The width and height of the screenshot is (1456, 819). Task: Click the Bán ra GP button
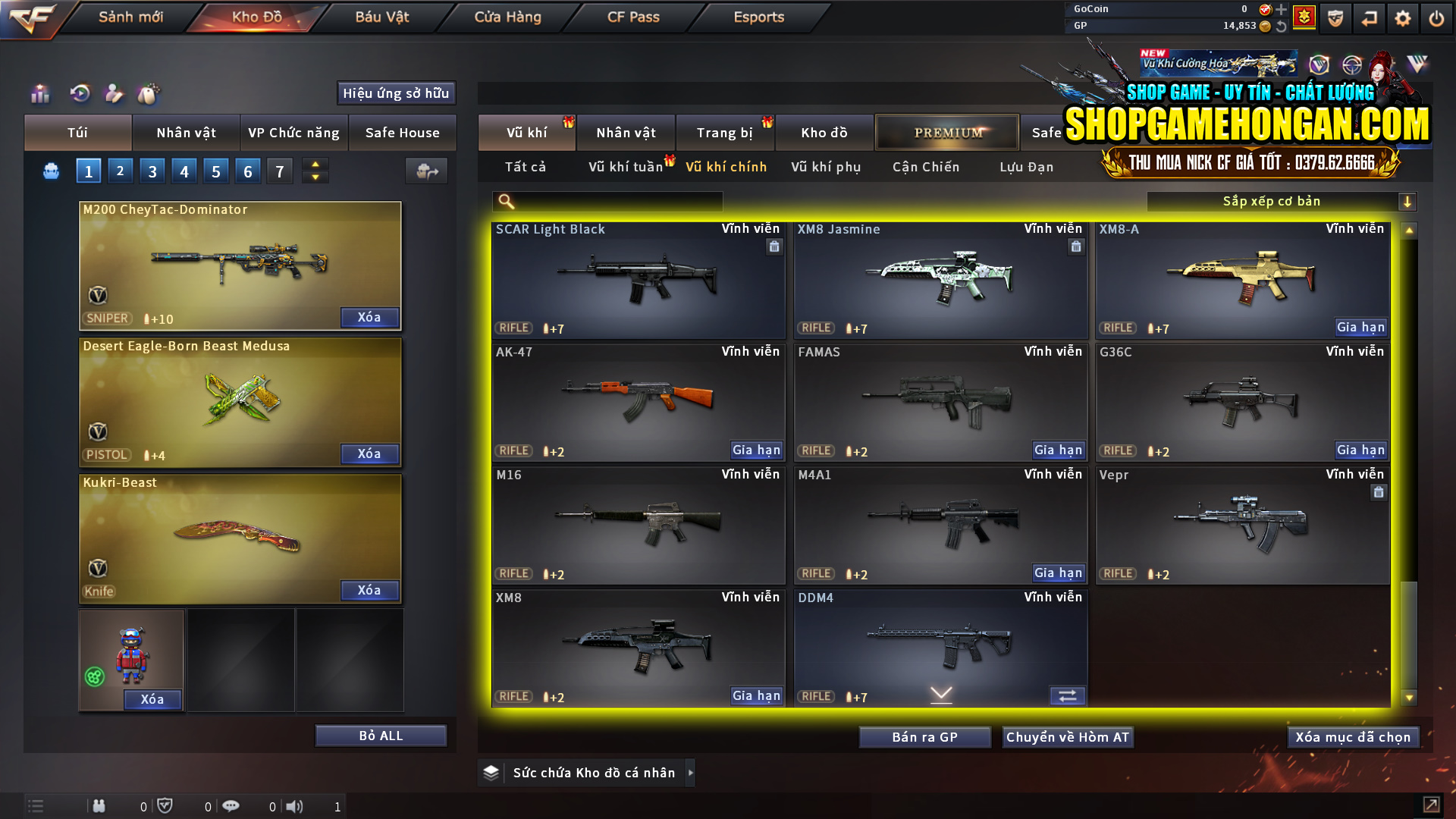(x=924, y=736)
